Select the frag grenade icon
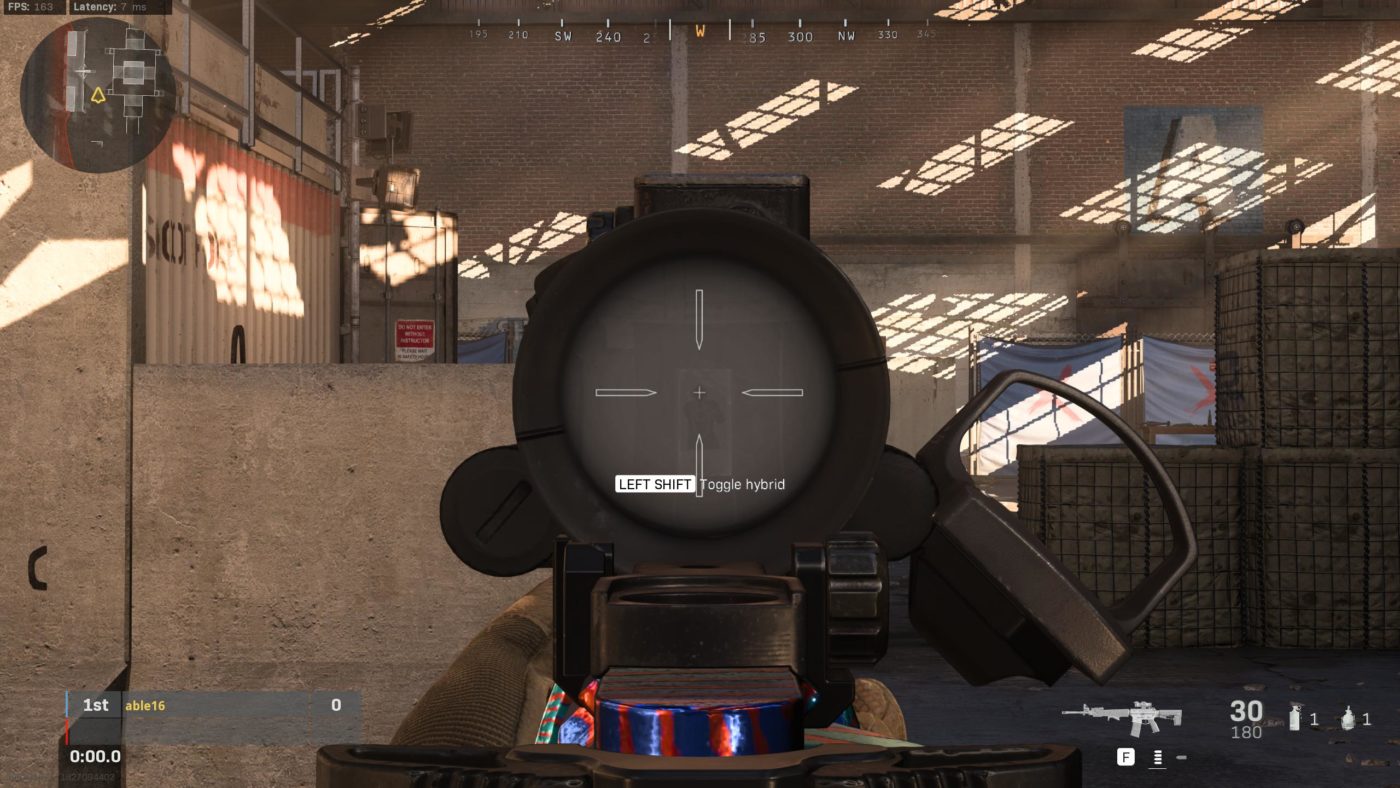Viewport: 1400px width, 788px height. click(1349, 717)
